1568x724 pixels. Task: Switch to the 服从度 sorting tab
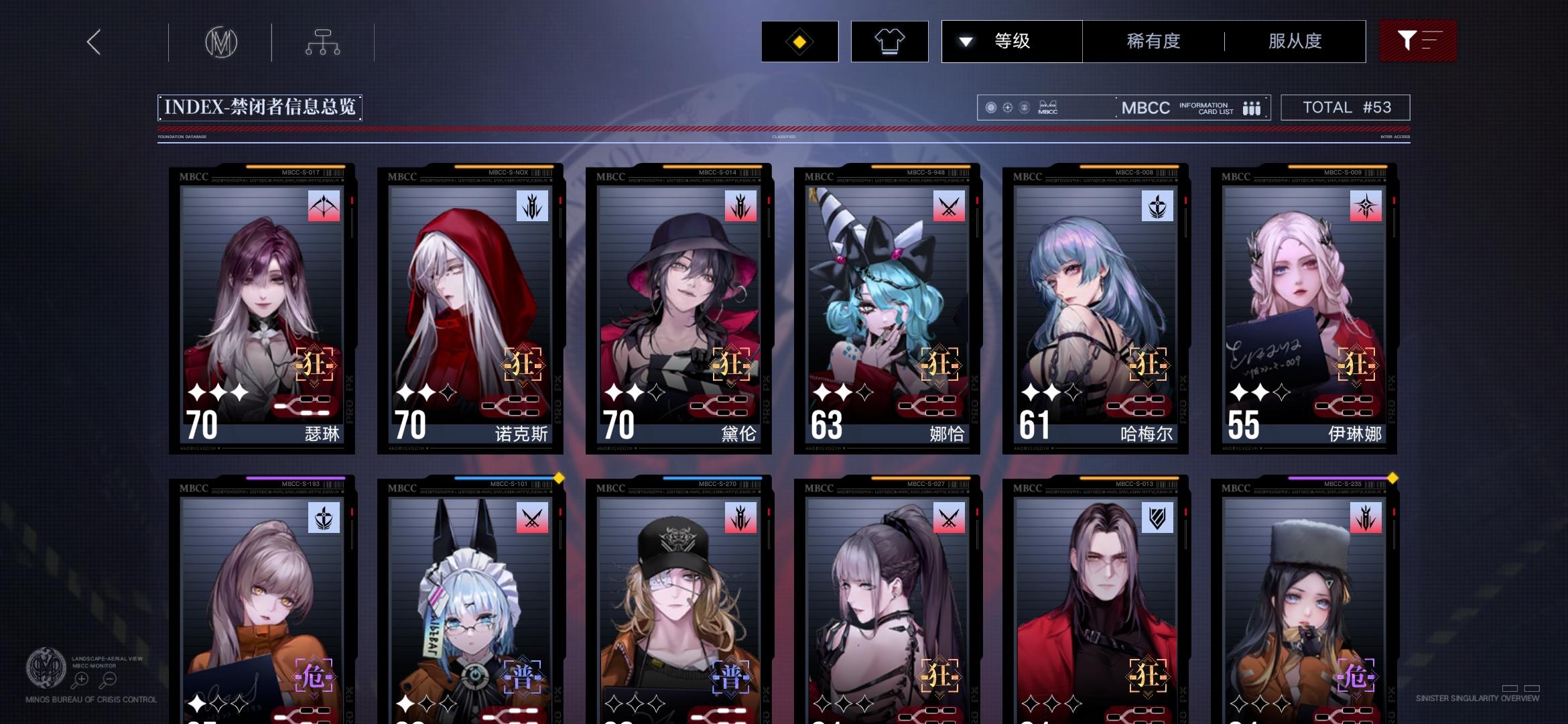tap(1295, 41)
